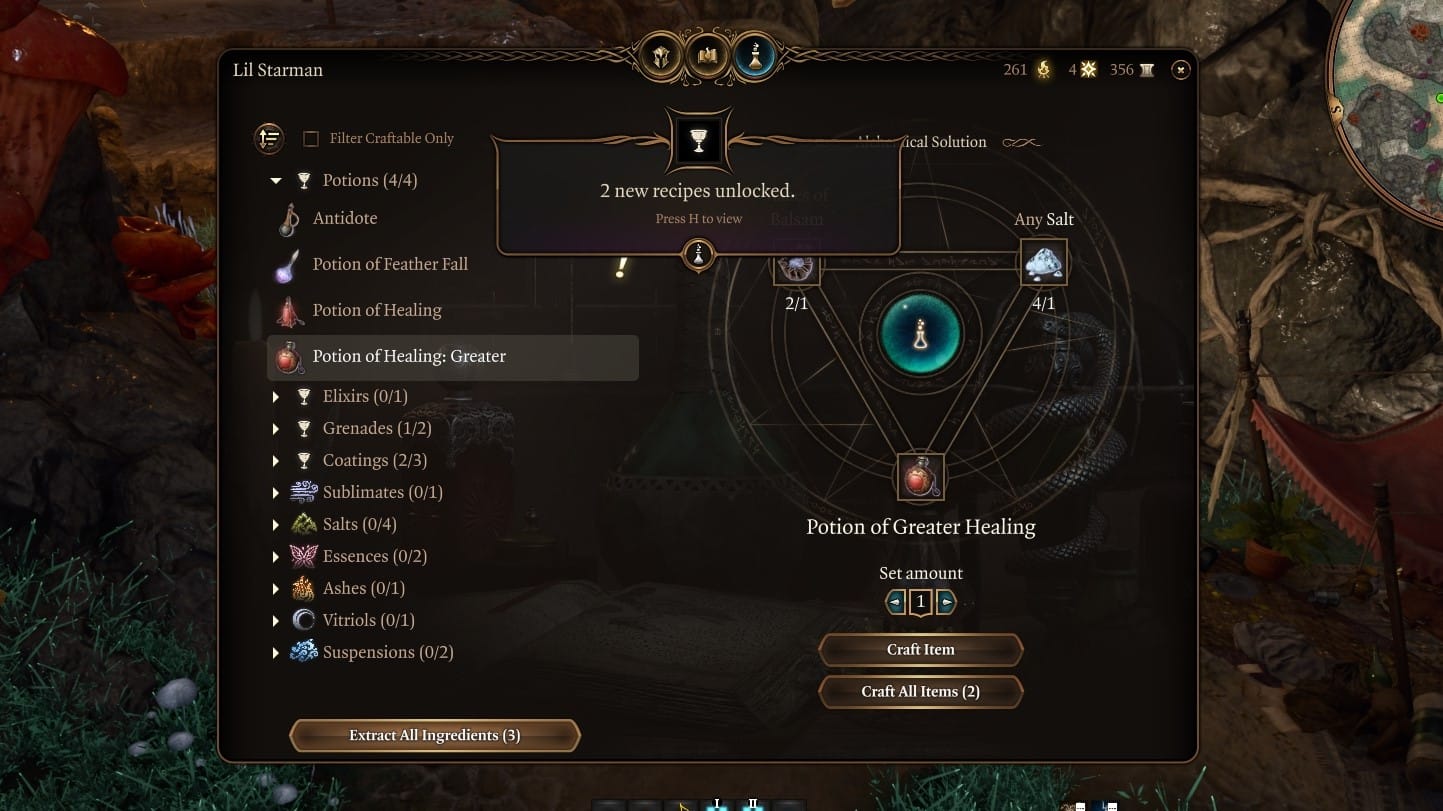Open the sort/filter options icon in sidebar

point(269,139)
